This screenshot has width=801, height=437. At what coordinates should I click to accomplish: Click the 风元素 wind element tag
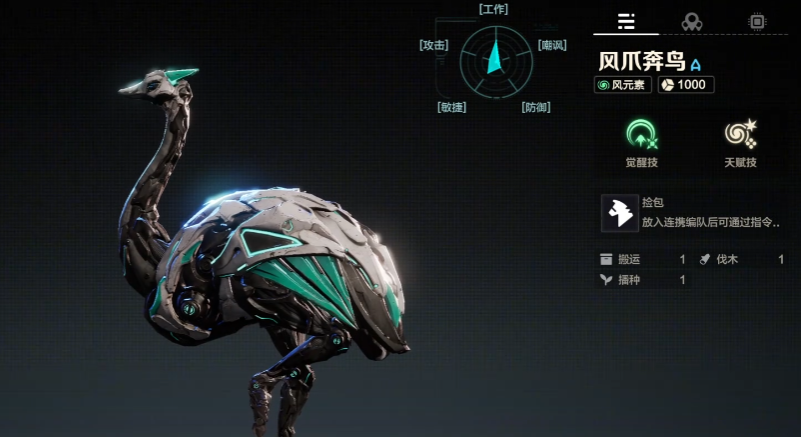click(623, 85)
